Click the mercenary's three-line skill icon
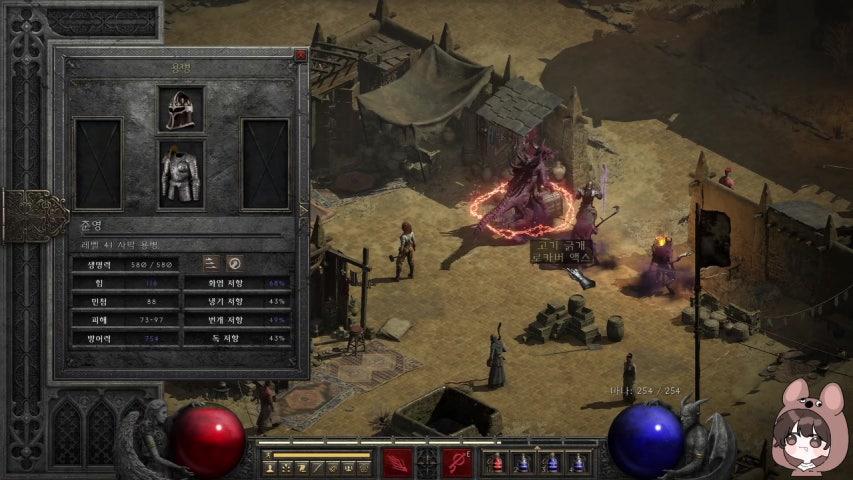The height and width of the screenshot is (480, 853). pos(212,263)
